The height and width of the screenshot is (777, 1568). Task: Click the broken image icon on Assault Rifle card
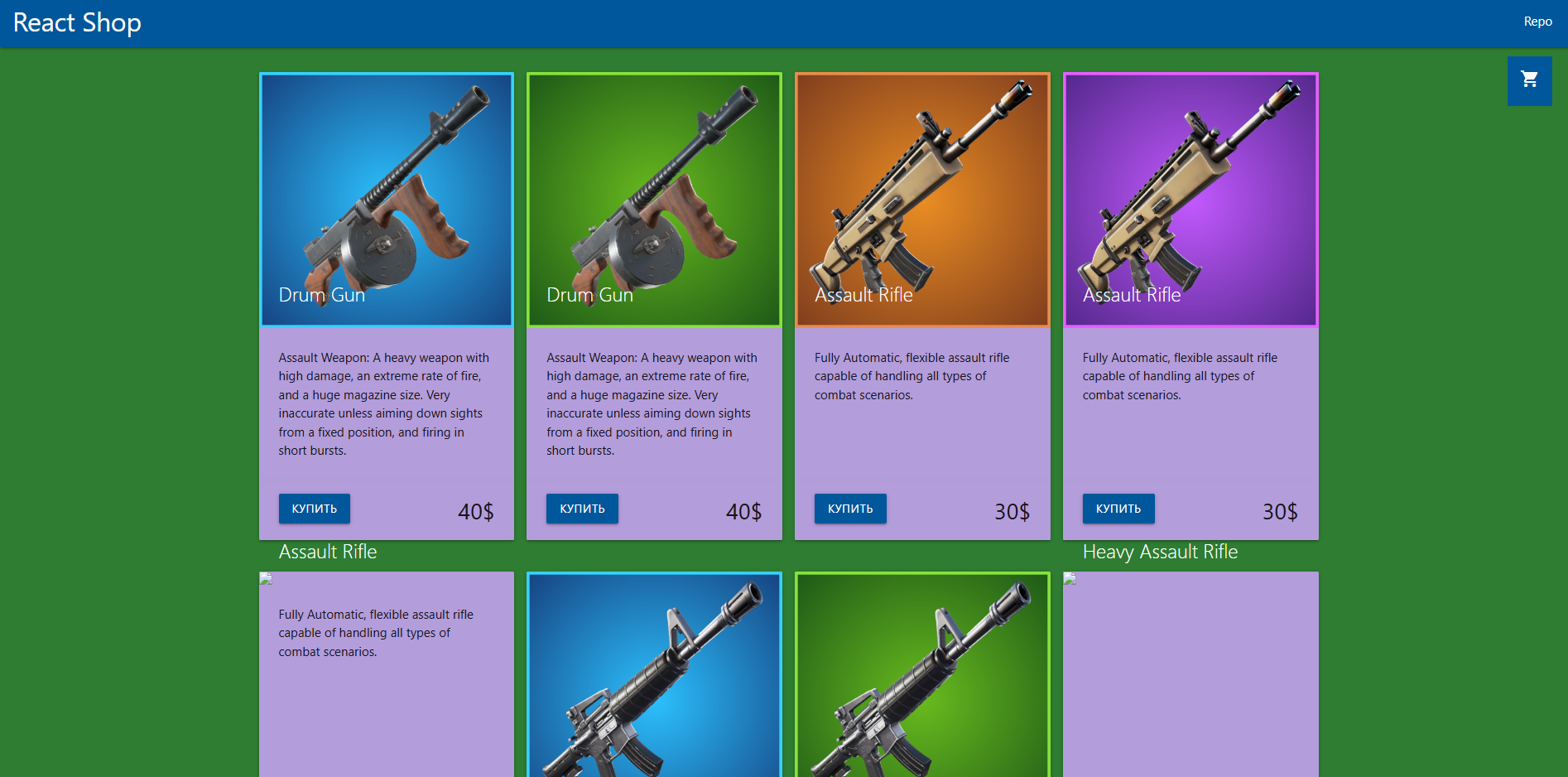click(x=267, y=579)
